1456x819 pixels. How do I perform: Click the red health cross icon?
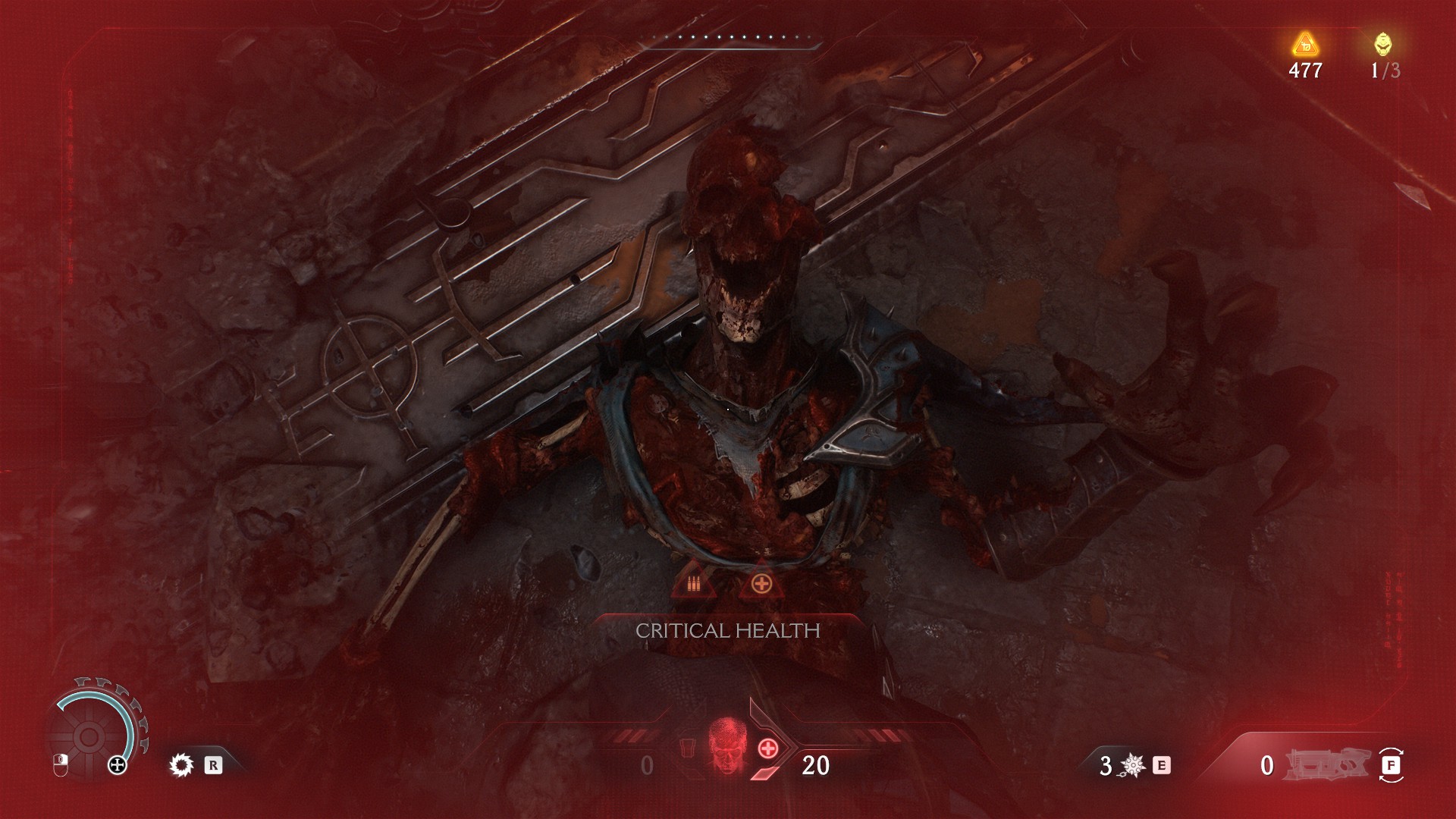[768, 748]
